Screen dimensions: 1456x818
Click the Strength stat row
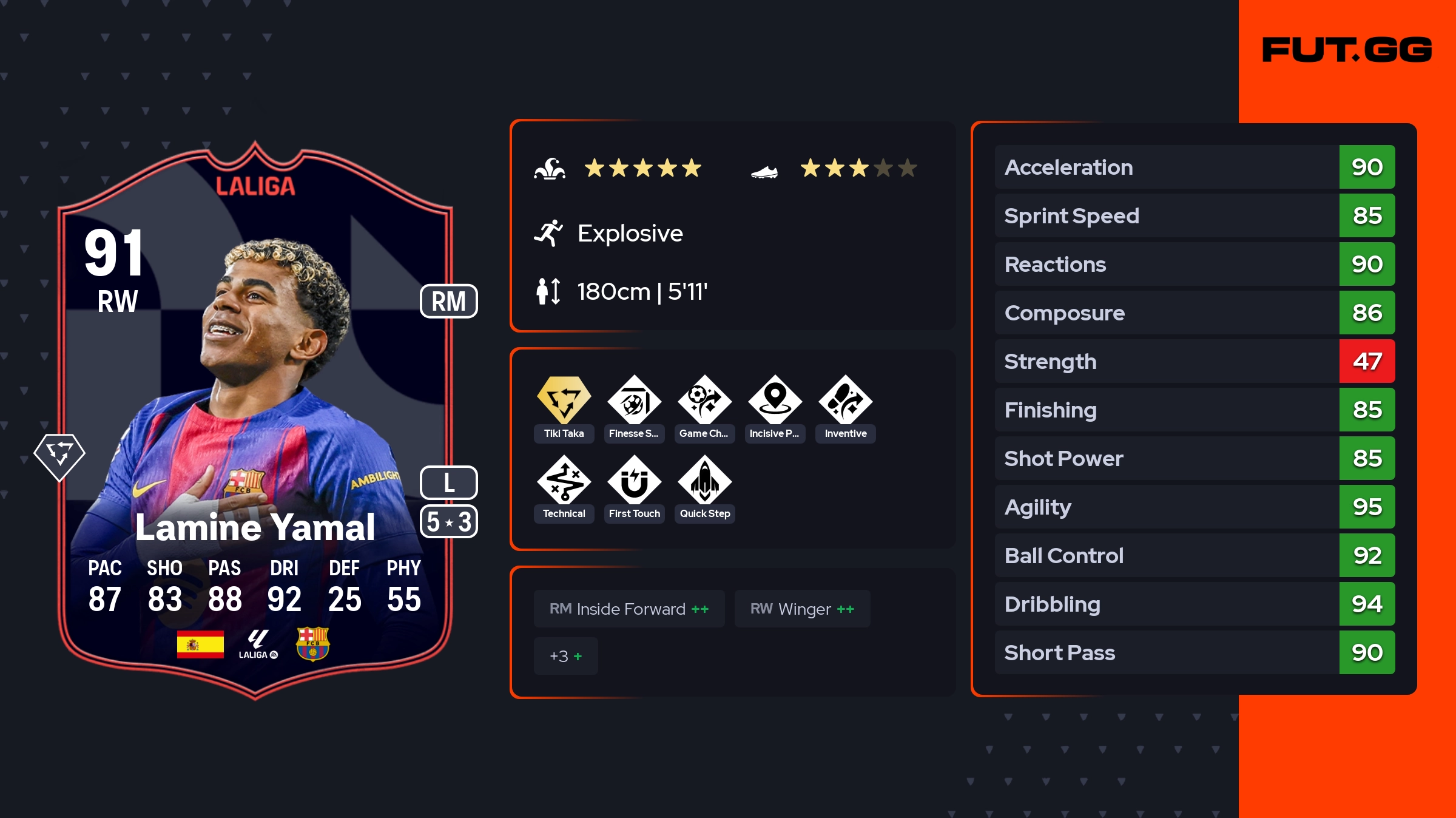[x=1195, y=361]
